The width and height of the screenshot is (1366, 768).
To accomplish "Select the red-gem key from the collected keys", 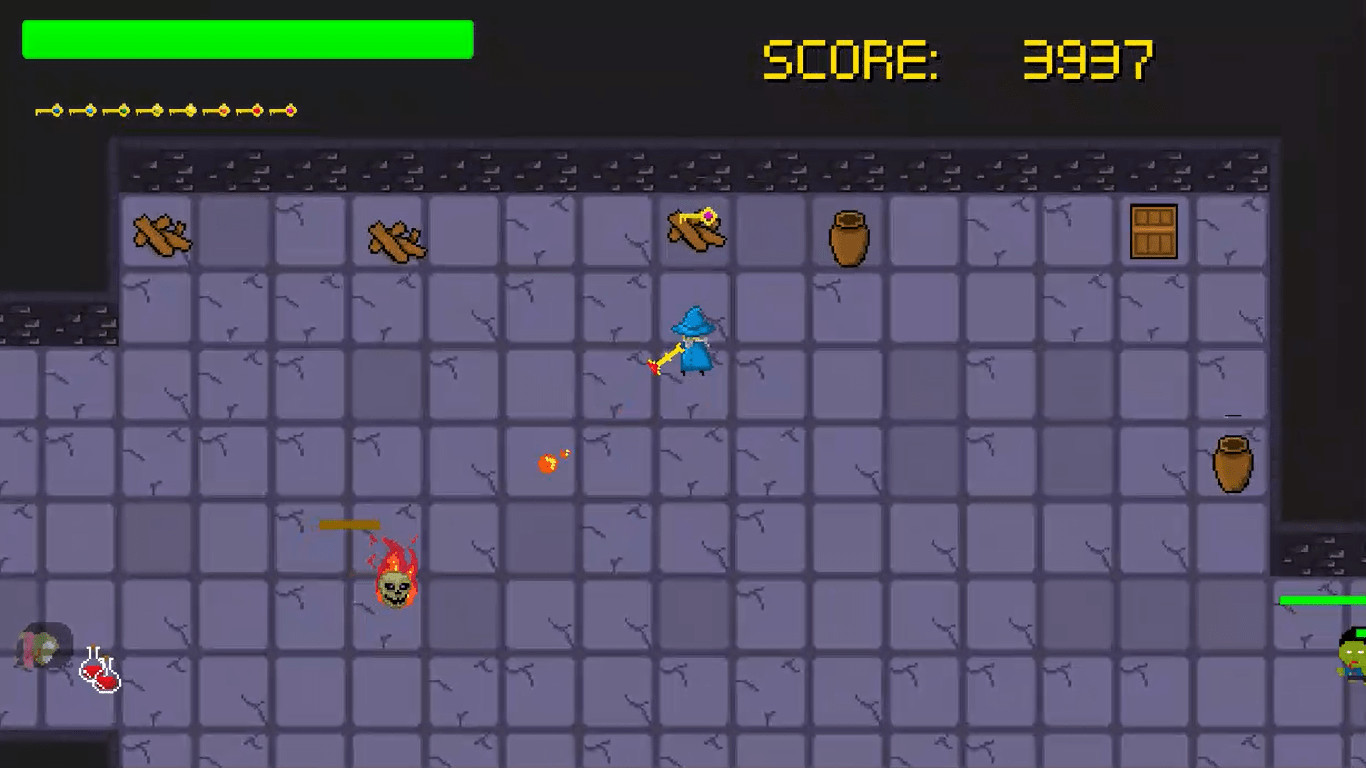I will pyautogui.click(x=257, y=110).
